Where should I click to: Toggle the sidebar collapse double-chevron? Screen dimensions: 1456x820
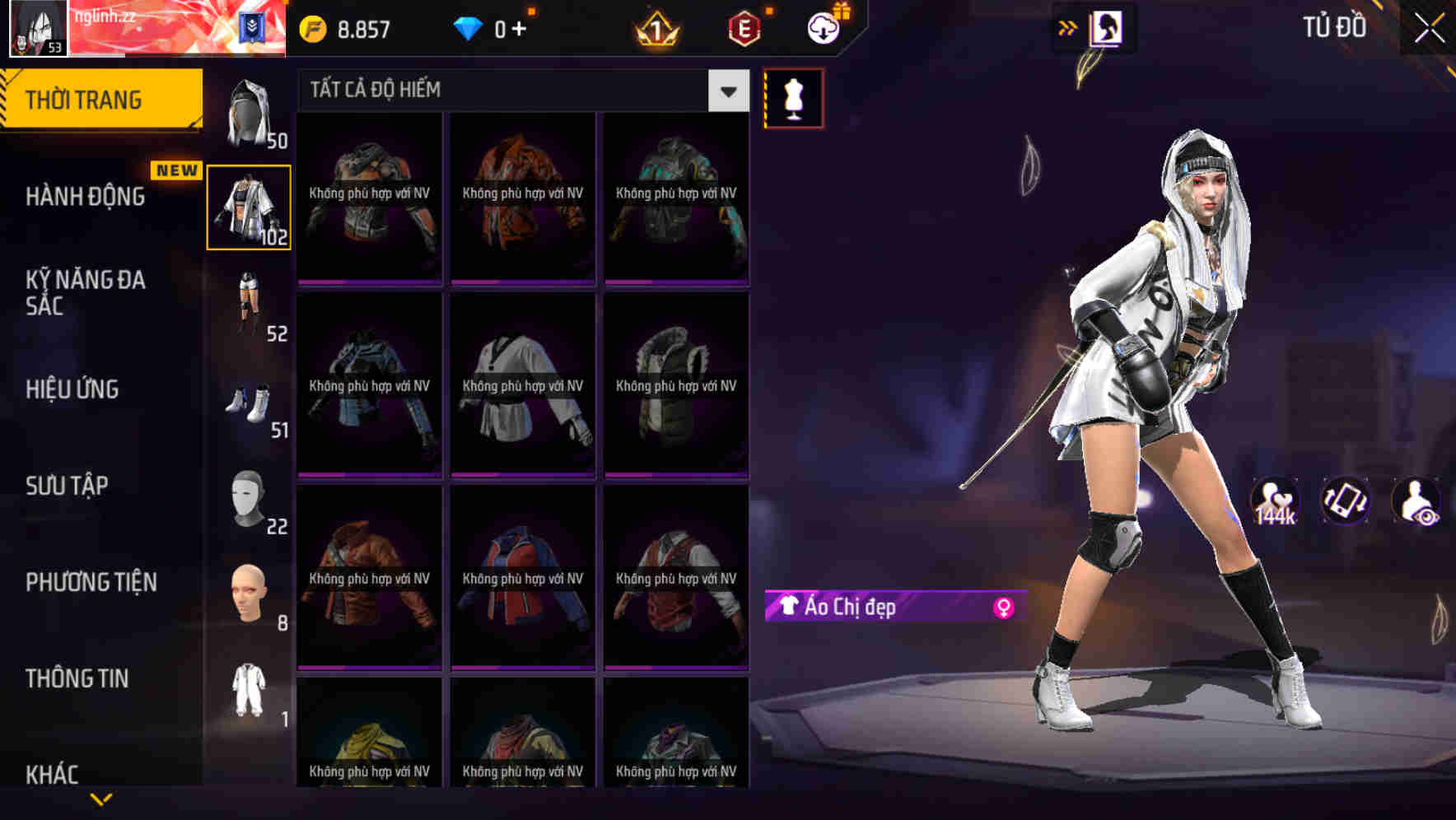[x=1068, y=26]
